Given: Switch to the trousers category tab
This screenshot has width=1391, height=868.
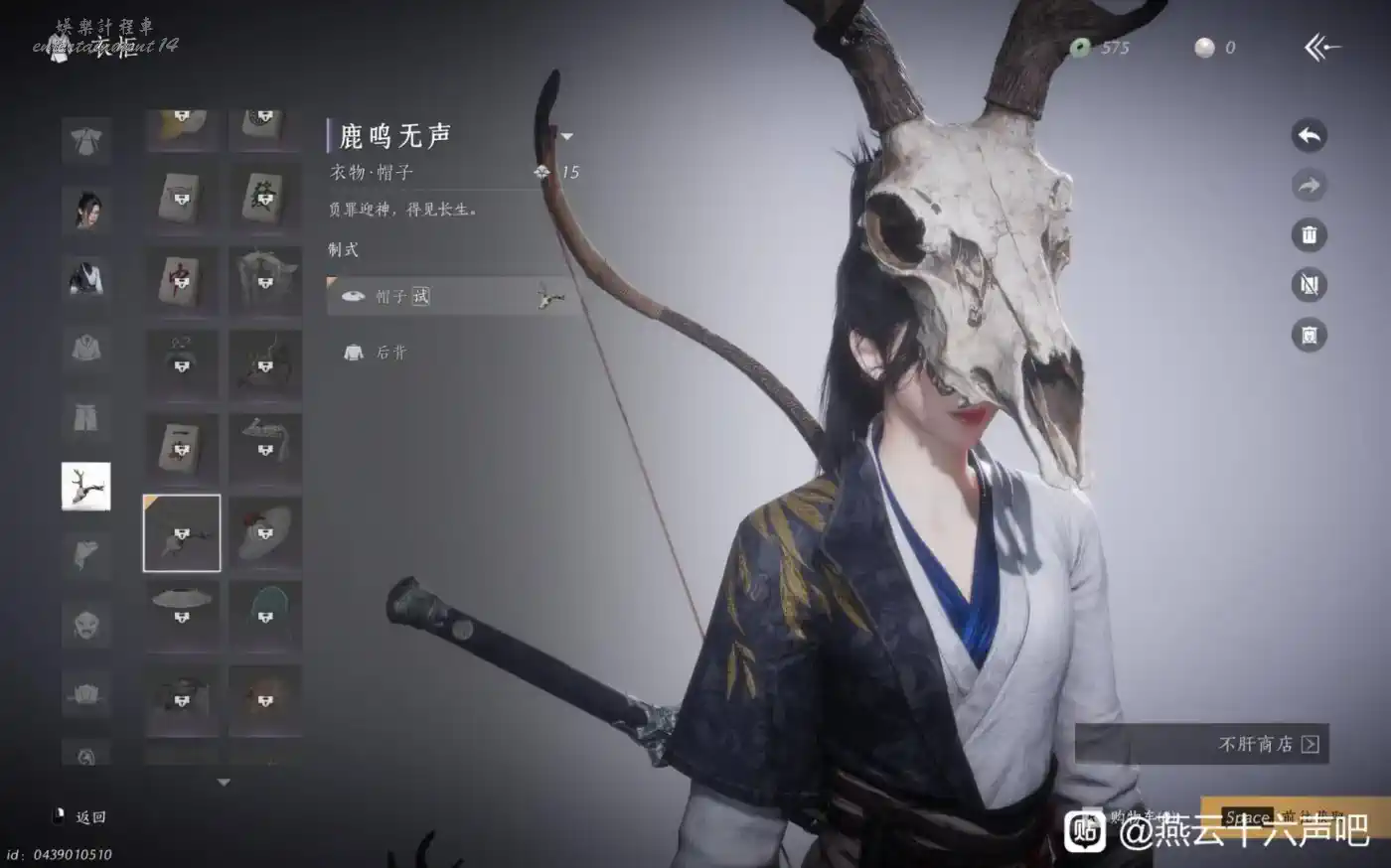Looking at the screenshot, I should tap(86, 417).
